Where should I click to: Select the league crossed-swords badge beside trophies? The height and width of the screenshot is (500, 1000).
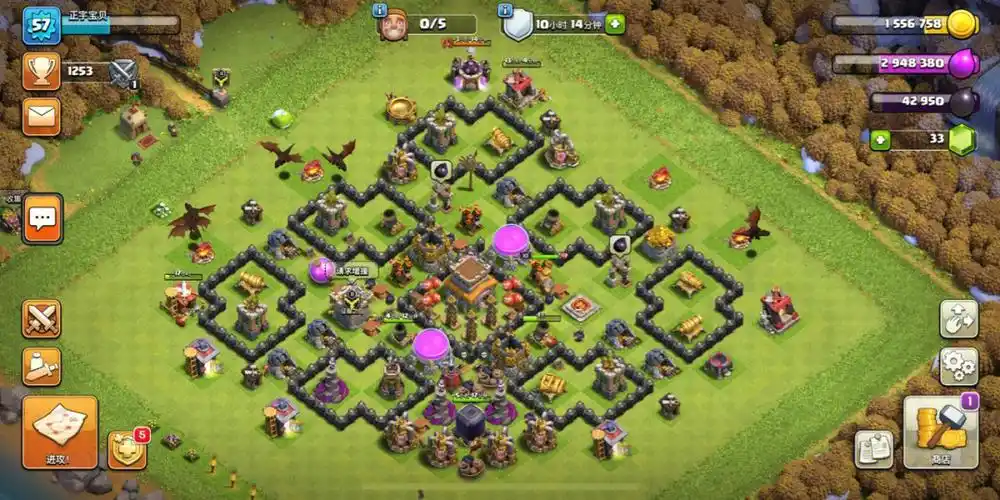123,71
